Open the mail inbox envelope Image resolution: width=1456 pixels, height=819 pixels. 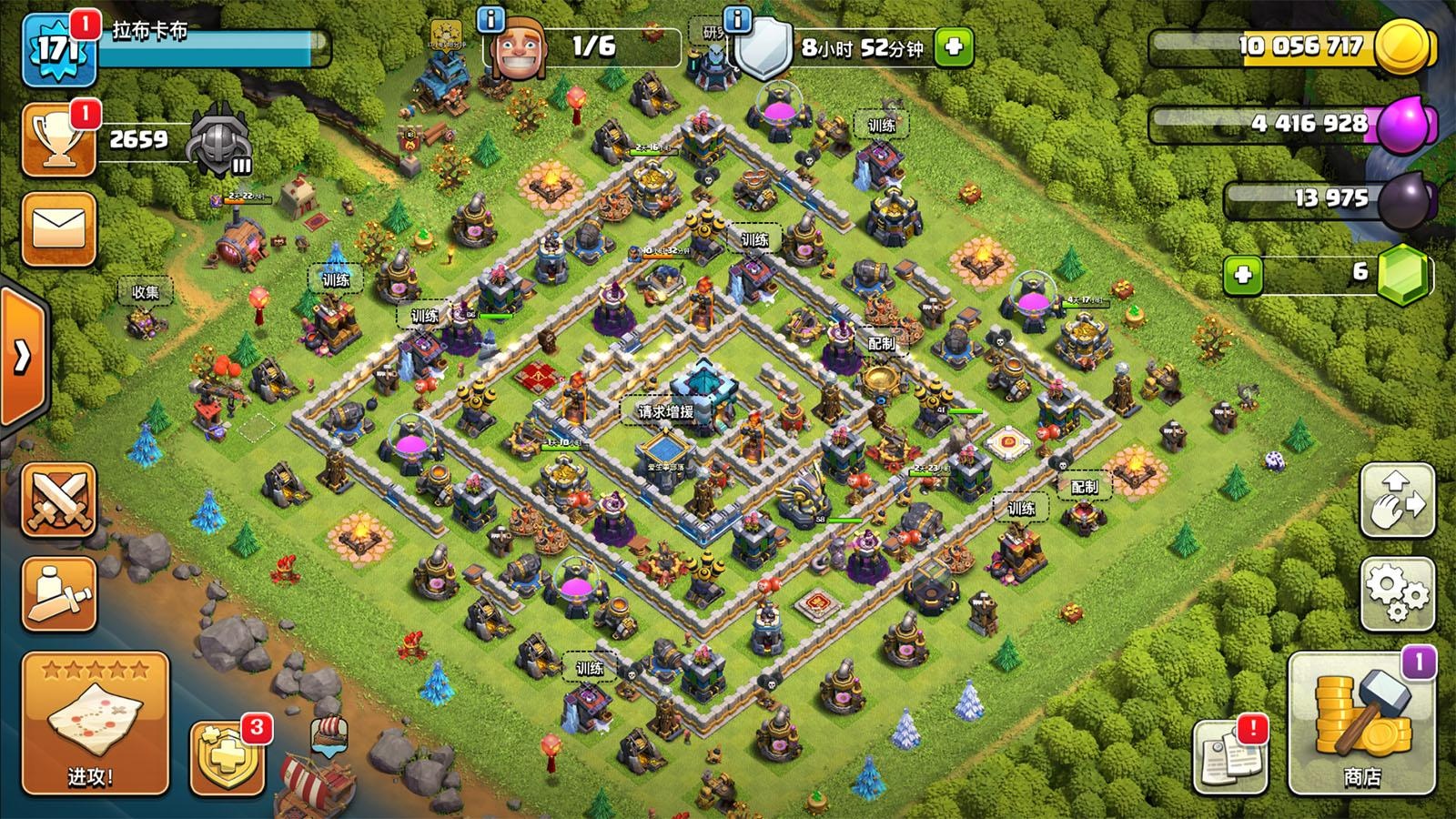click(x=59, y=228)
